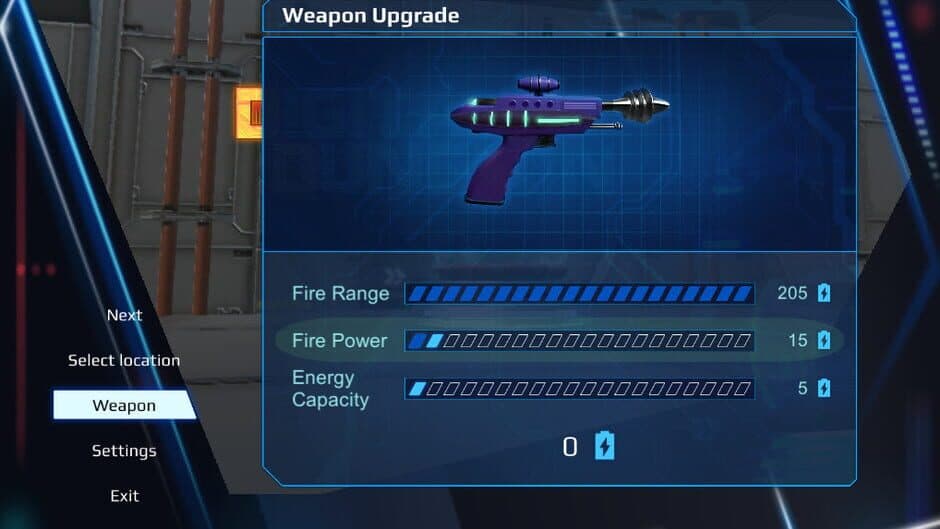This screenshot has height=529, width=940.
Task: Choose the highlighted Weapon menu entry
Action: coord(124,405)
